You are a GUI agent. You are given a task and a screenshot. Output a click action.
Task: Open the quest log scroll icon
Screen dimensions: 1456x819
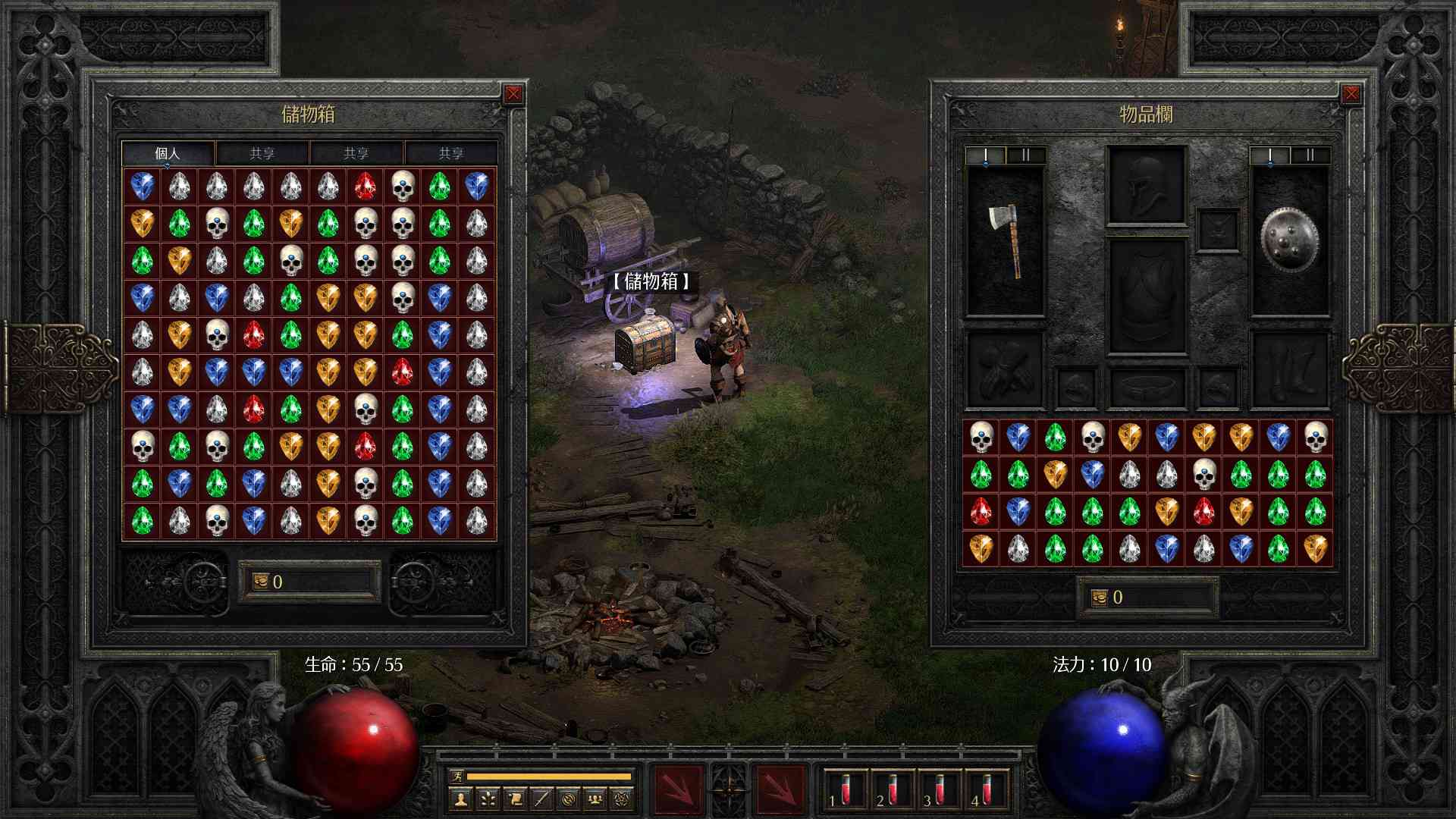(x=515, y=799)
